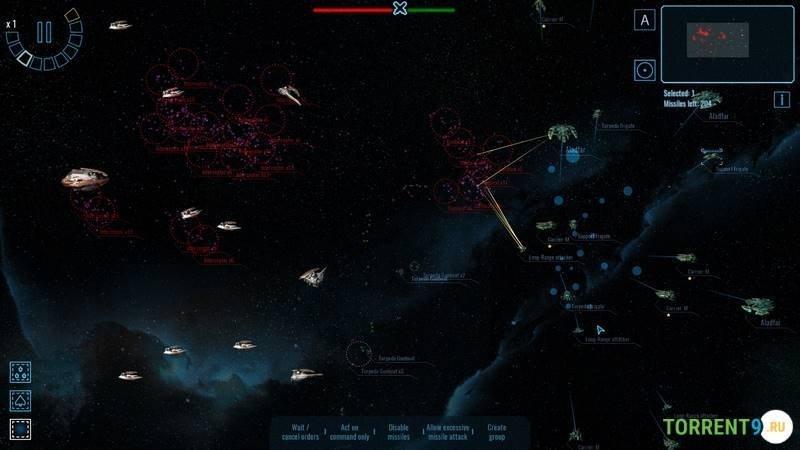The width and height of the screenshot is (800, 450).
Task: Click the crossed swords icon at top center
Action: point(400,9)
